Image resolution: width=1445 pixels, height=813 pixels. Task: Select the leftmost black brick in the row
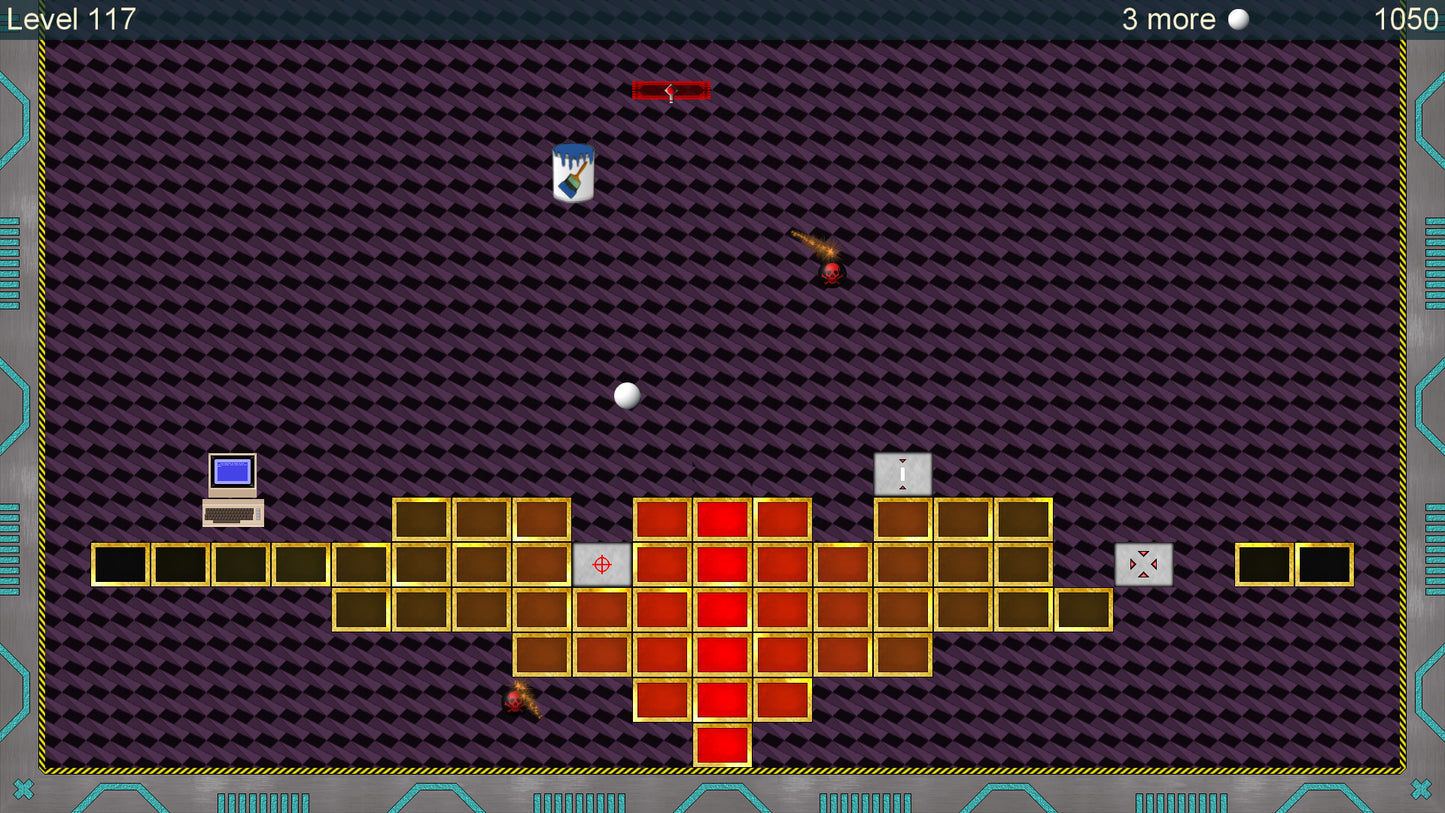(x=122, y=564)
